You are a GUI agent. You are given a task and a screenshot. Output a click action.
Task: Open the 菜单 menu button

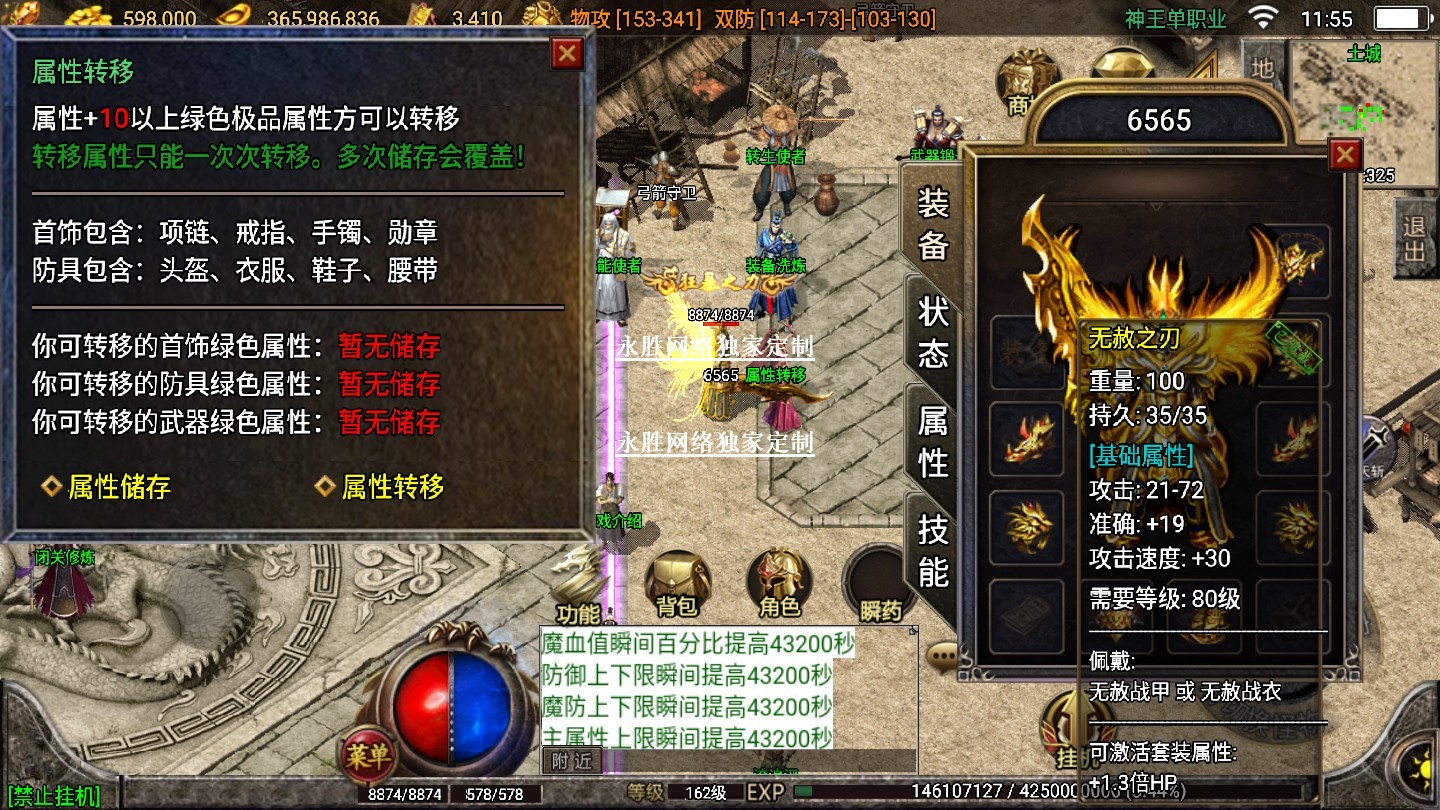tap(368, 755)
